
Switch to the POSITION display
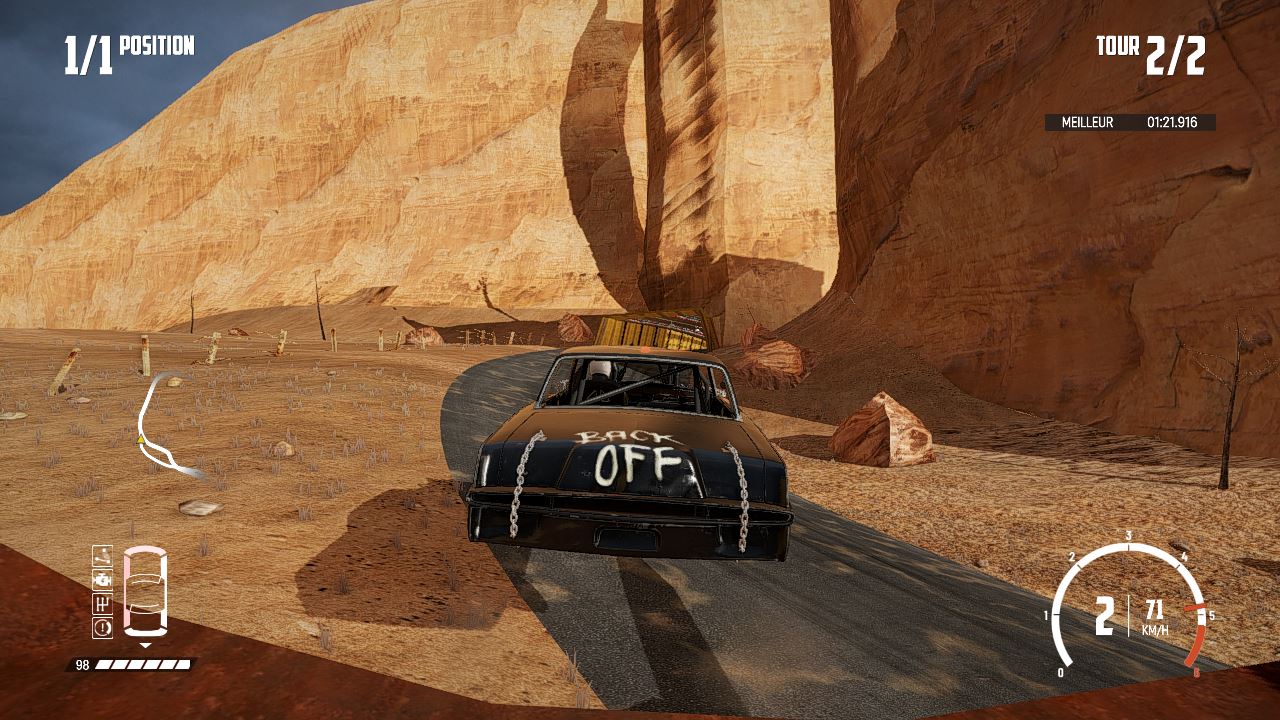157,45
